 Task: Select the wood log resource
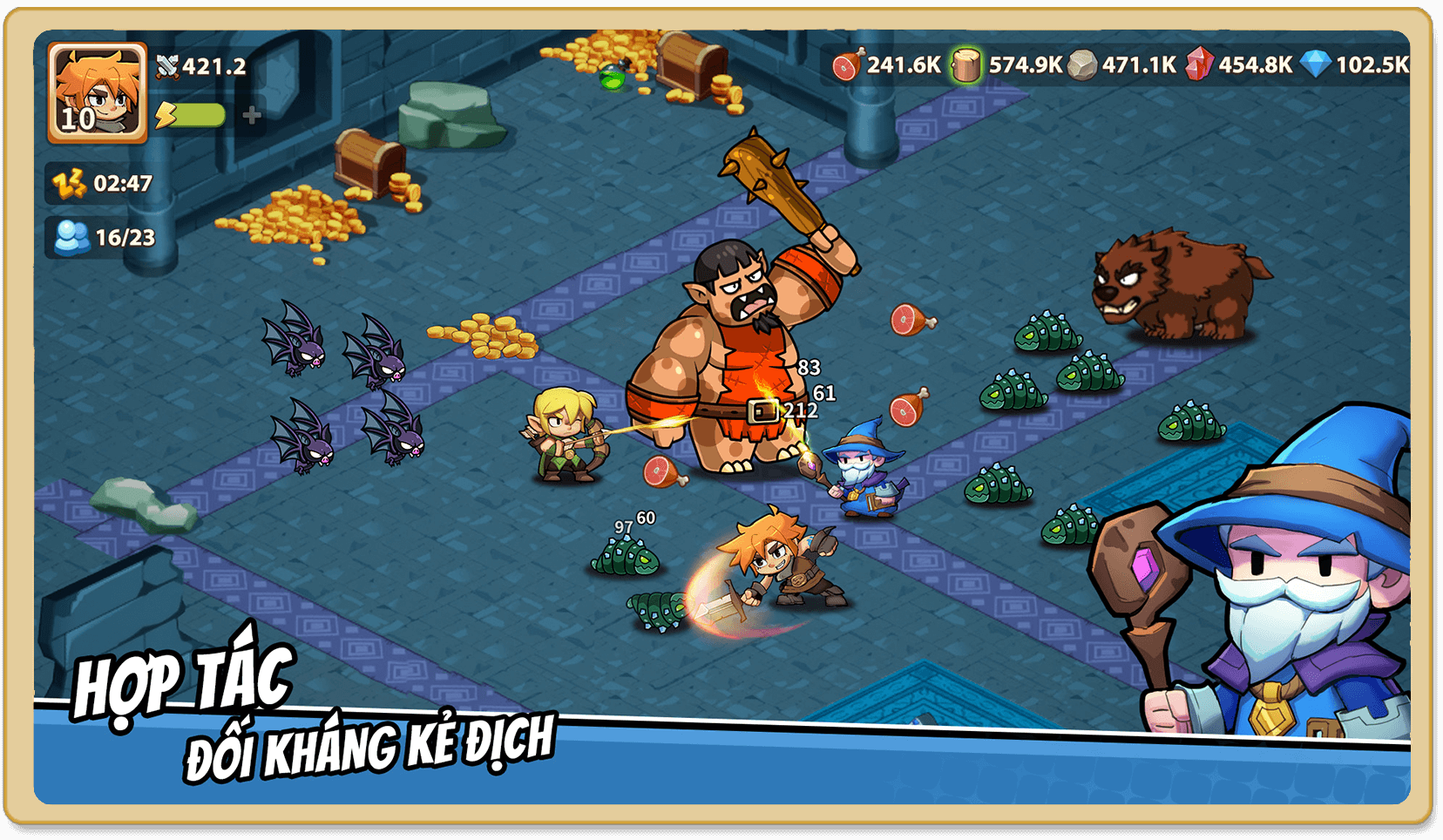coord(1007,64)
